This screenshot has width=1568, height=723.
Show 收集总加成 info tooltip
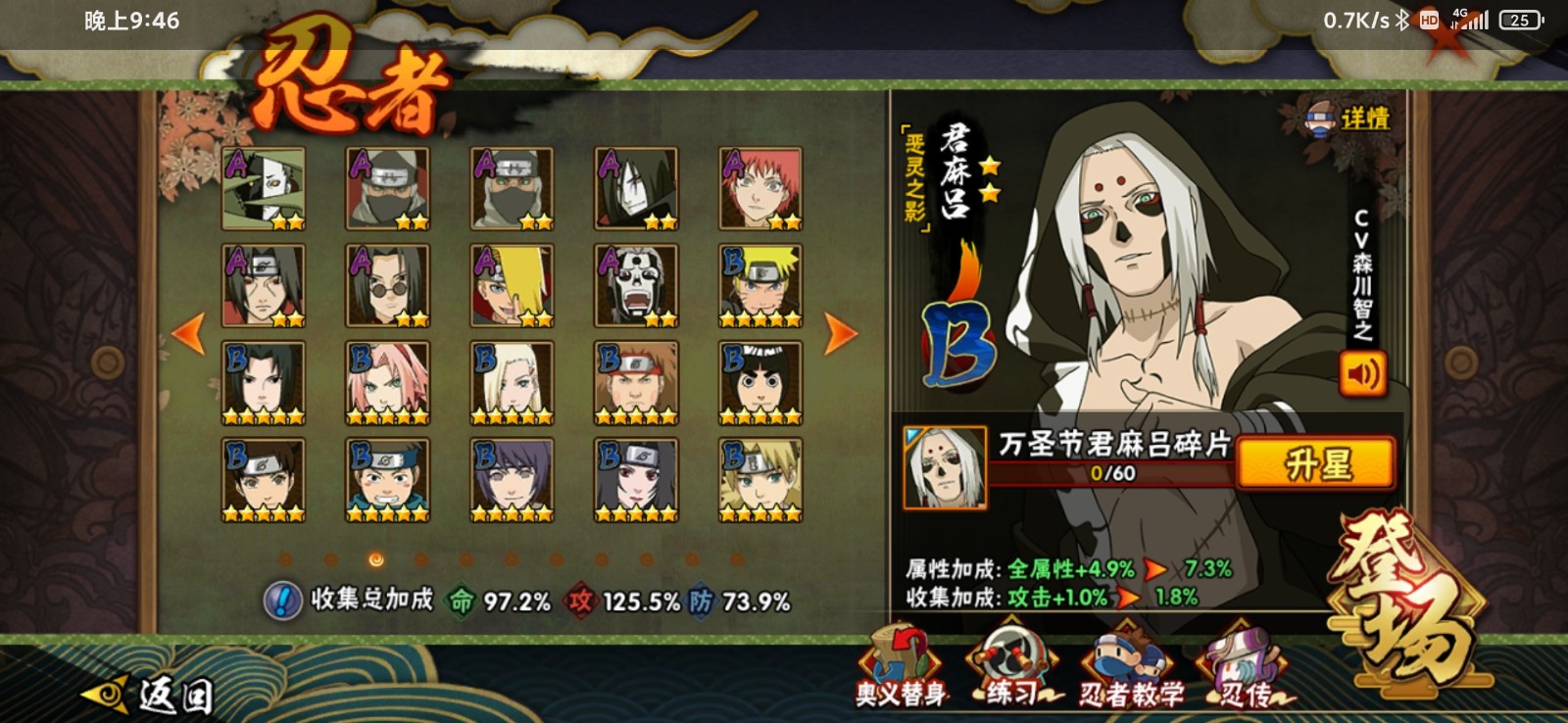click(282, 601)
